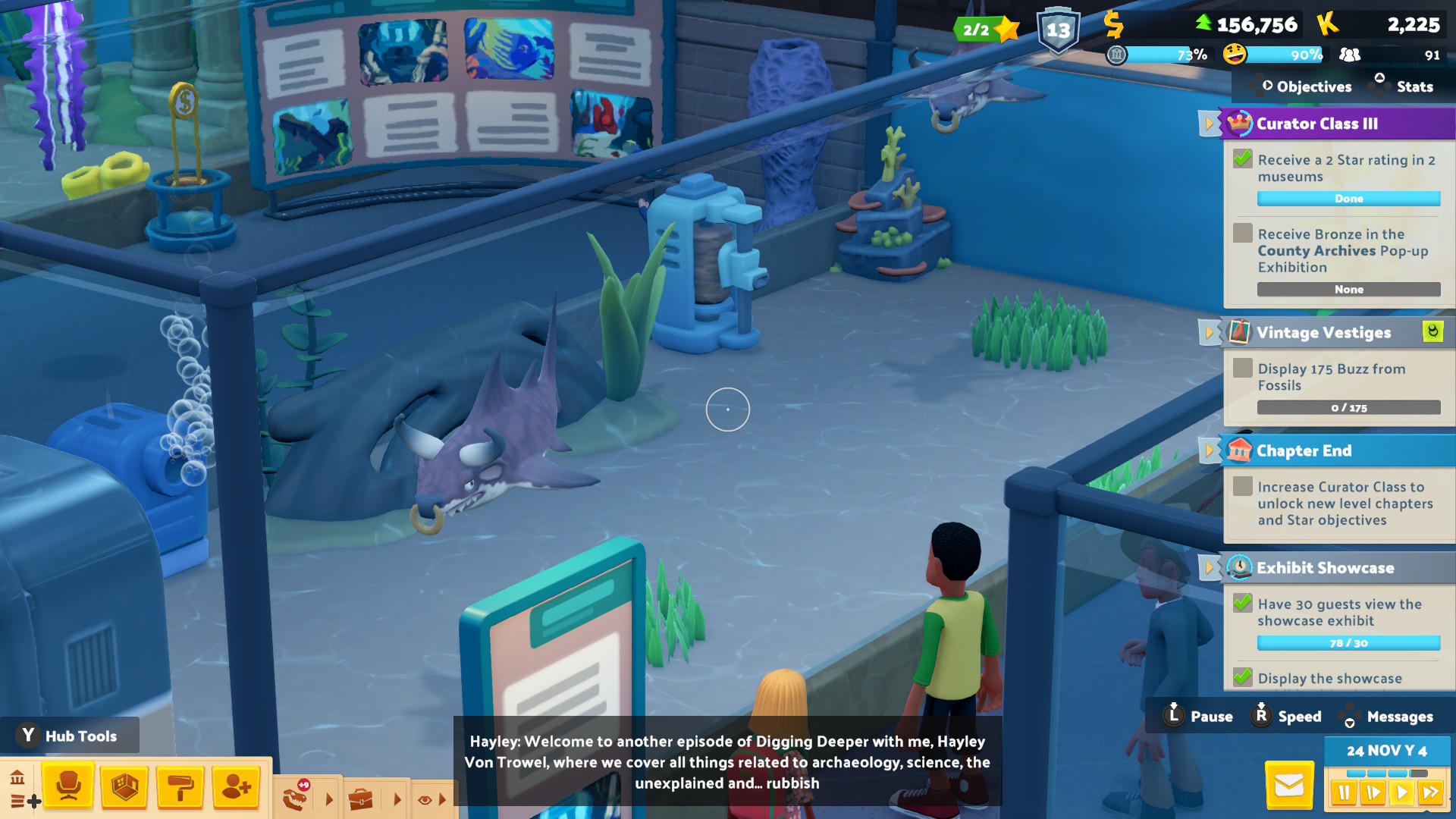
Task: Switch to the Stats tab
Action: pos(1414,86)
